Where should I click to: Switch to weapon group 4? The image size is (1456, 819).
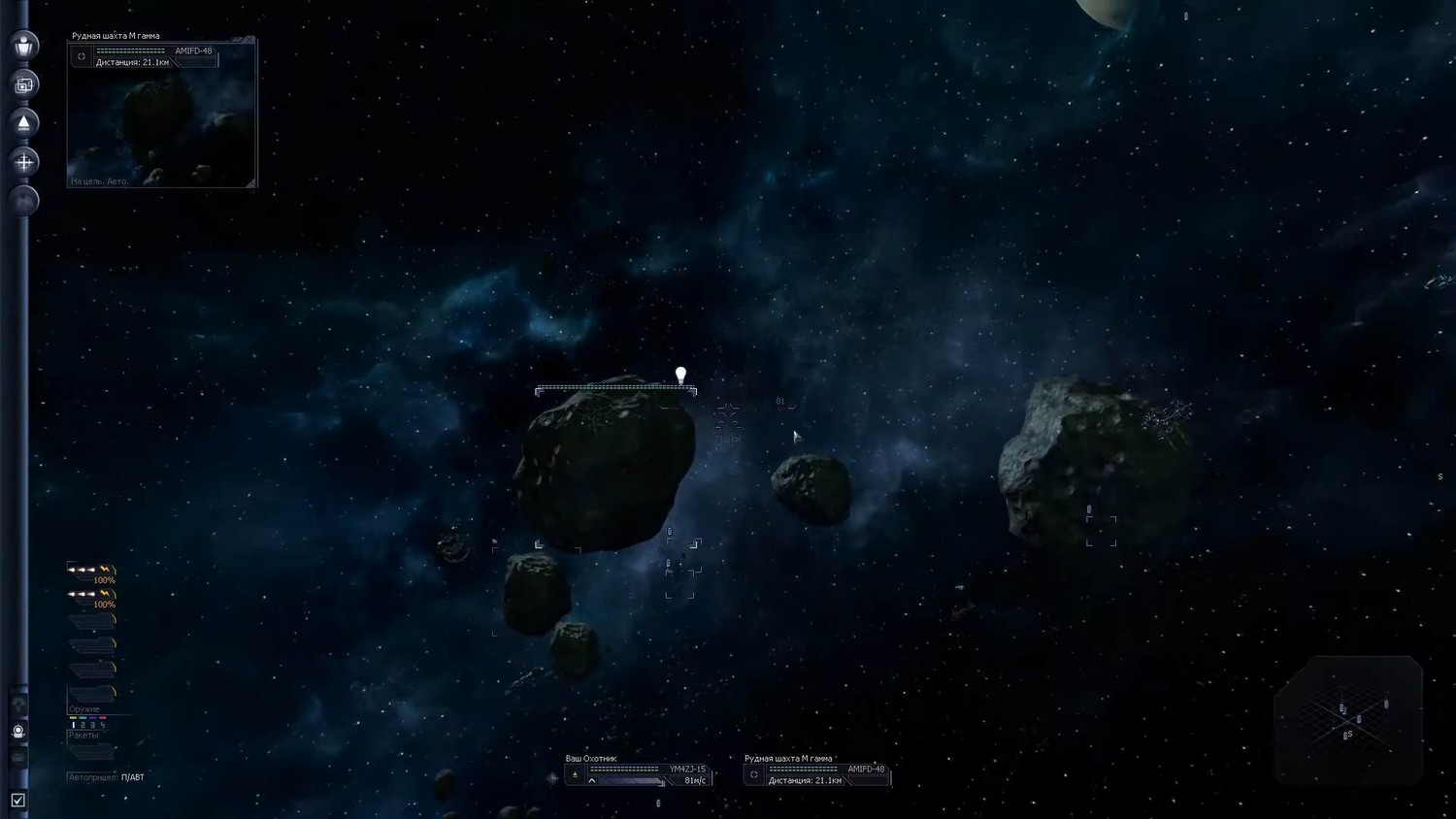pyautogui.click(x=103, y=724)
